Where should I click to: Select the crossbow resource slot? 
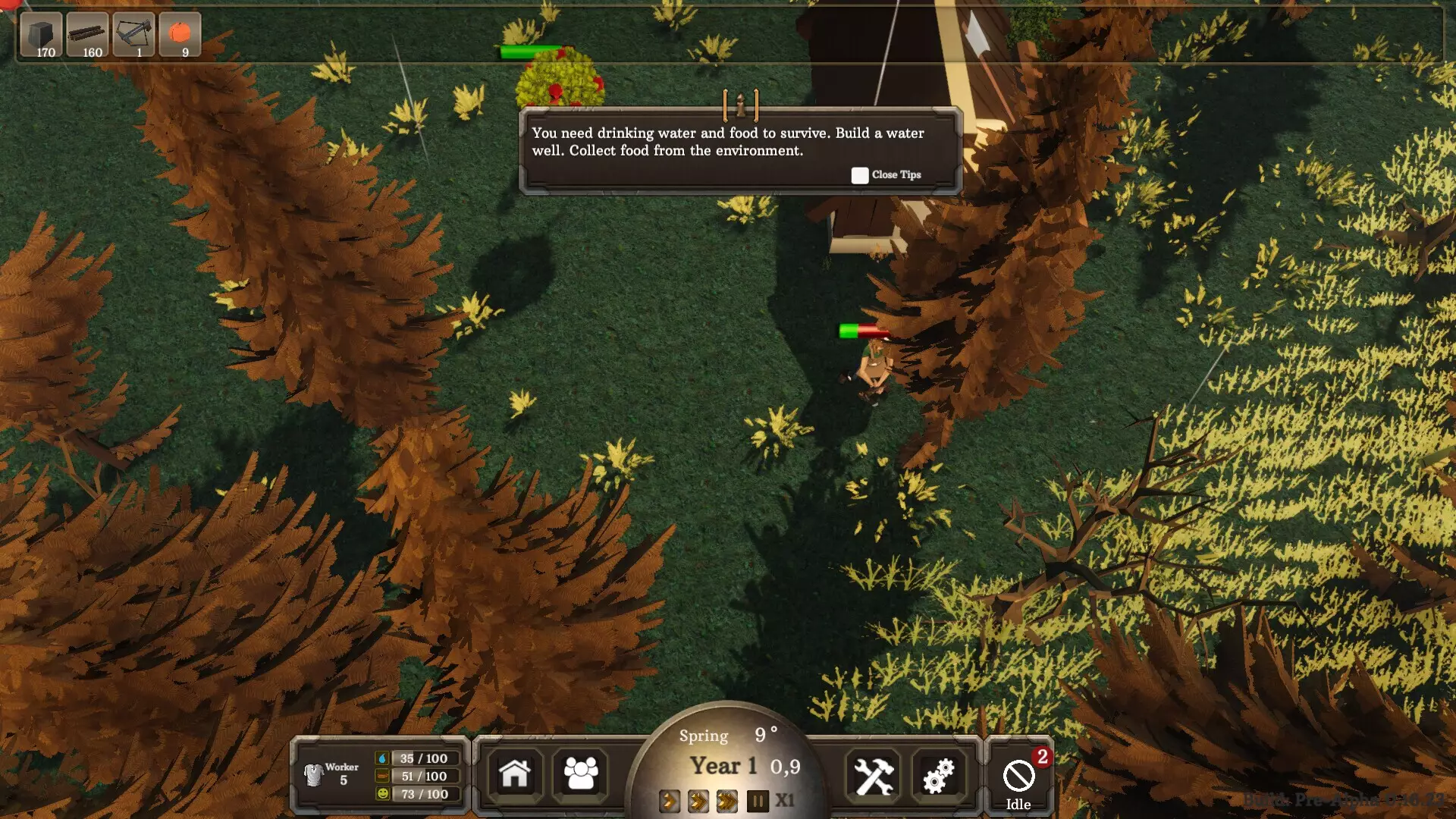[134, 35]
